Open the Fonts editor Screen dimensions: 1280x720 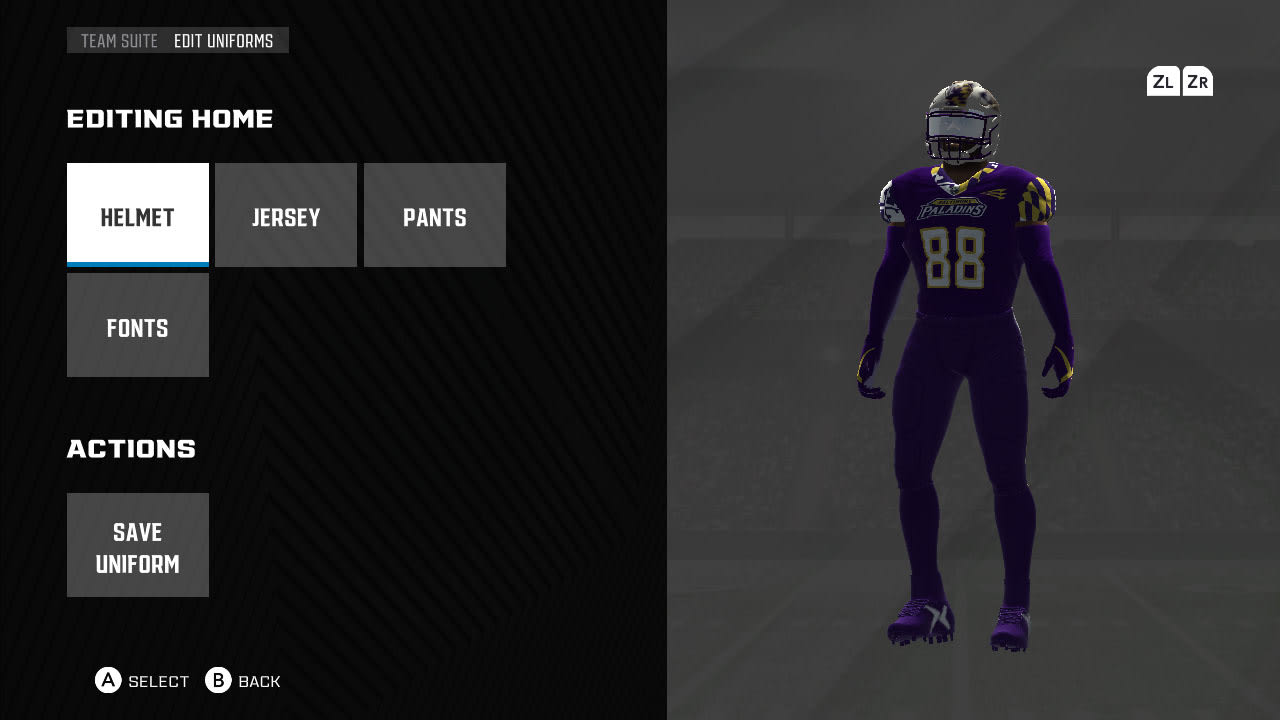137,327
